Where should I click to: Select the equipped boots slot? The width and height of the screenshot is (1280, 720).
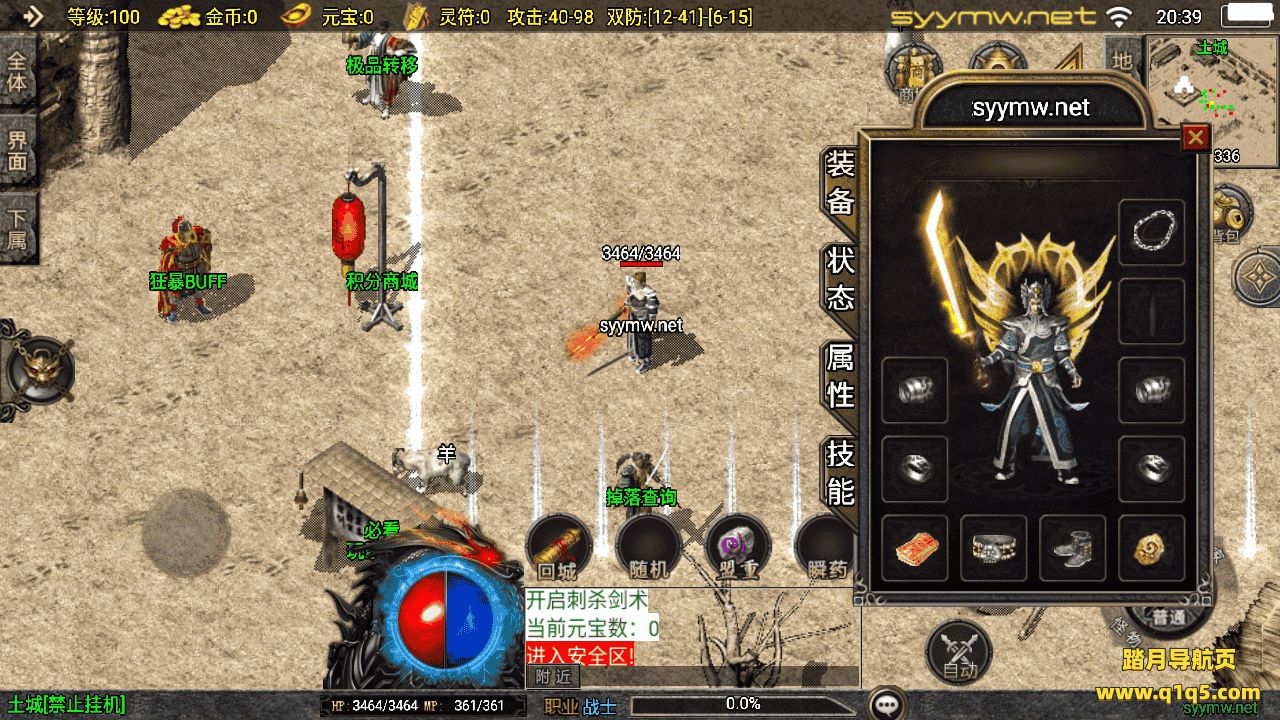point(1072,549)
